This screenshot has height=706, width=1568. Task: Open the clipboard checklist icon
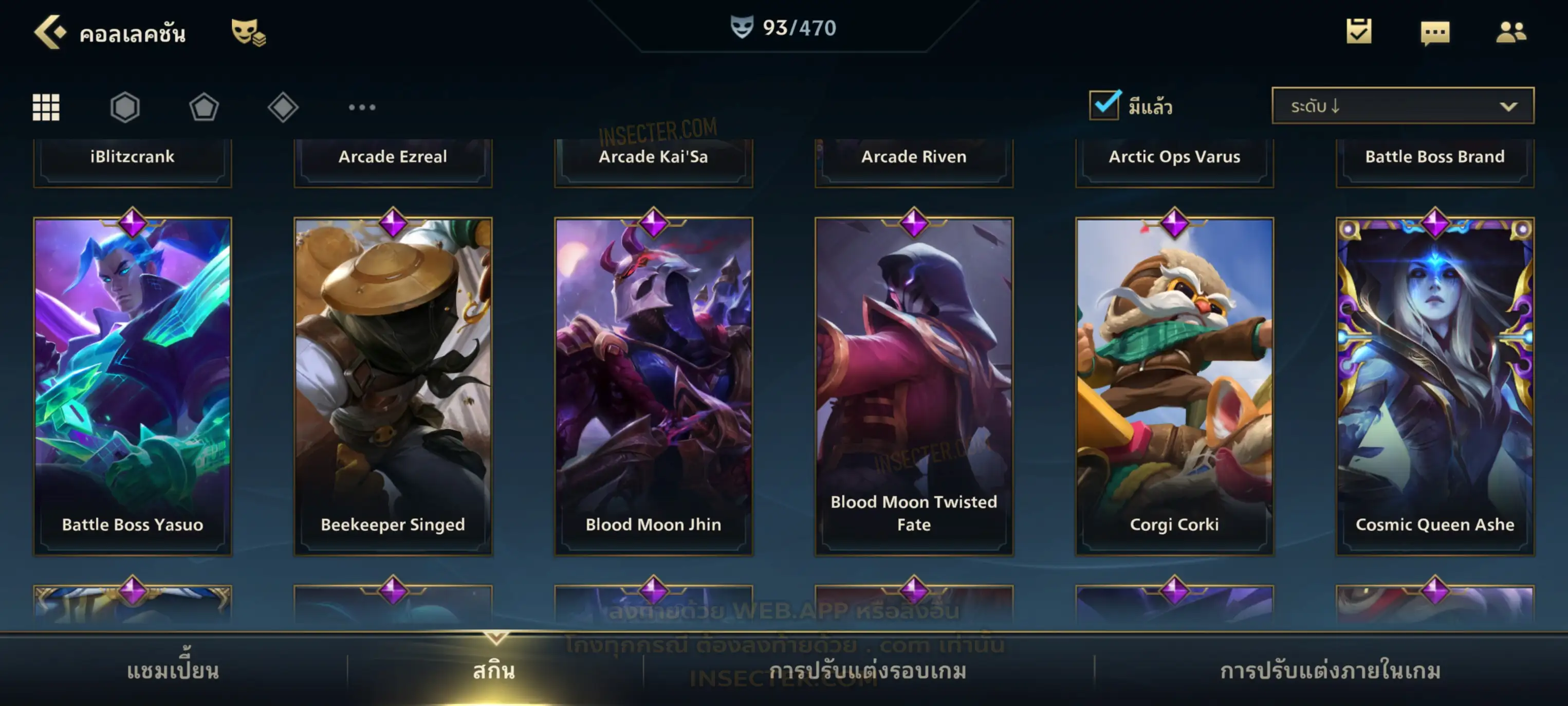[x=1359, y=32]
